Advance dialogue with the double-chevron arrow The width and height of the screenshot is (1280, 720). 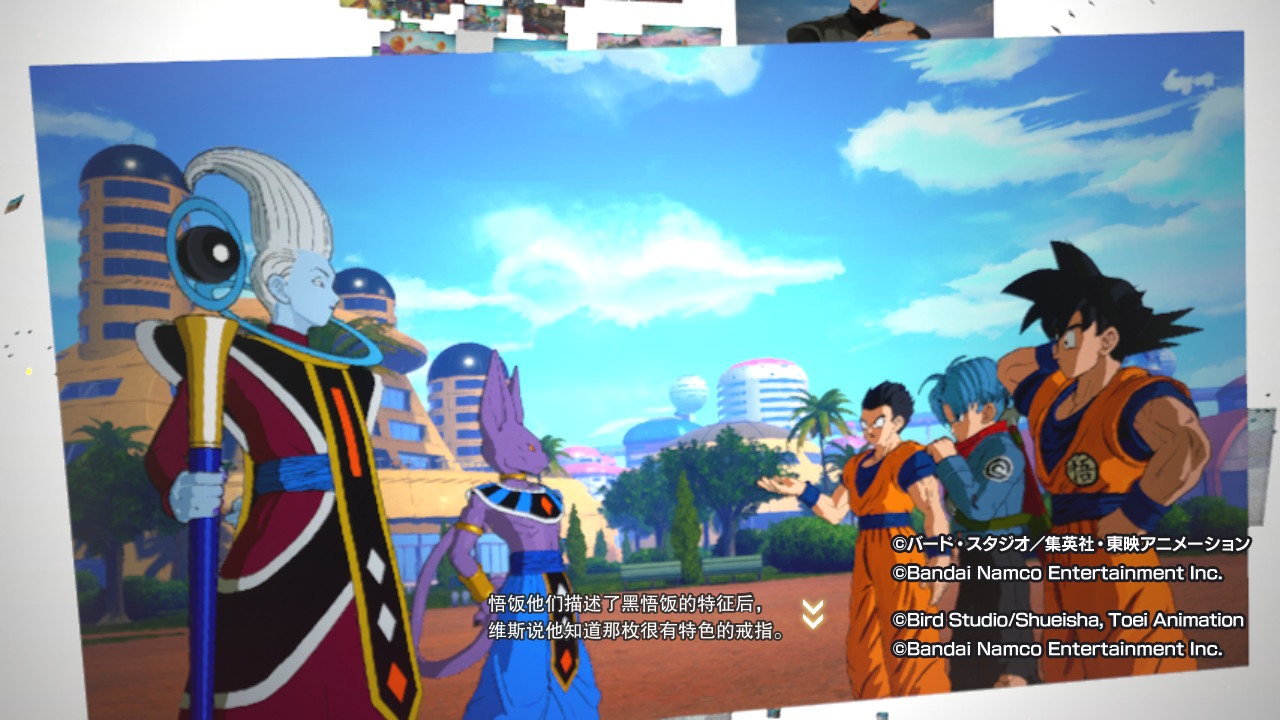[x=813, y=614]
